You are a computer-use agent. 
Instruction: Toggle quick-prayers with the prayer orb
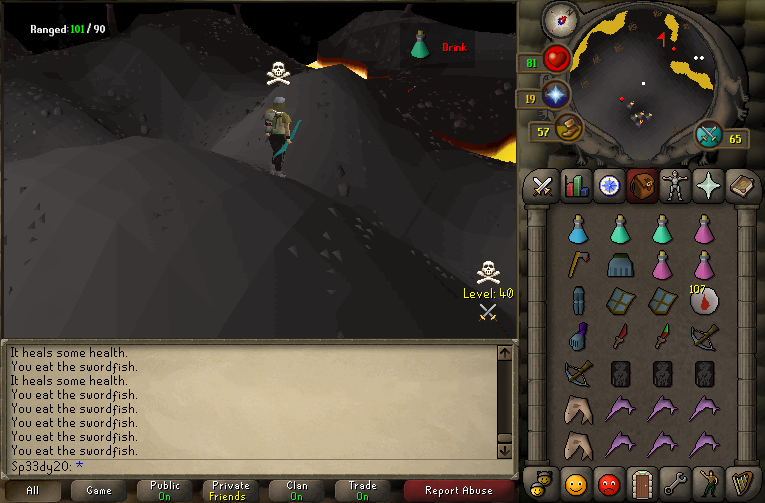pyautogui.click(x=554, y=96)
